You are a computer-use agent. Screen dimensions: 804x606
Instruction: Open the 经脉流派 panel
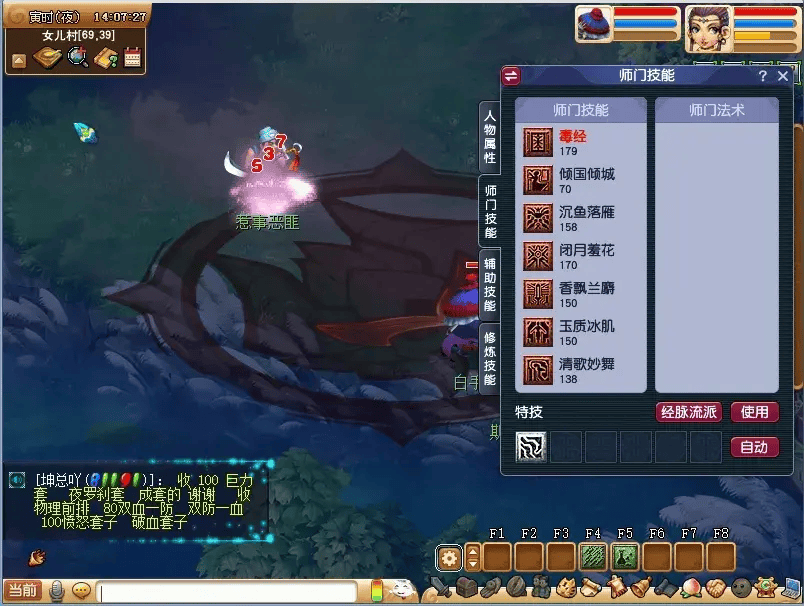(x=688, y=412)
